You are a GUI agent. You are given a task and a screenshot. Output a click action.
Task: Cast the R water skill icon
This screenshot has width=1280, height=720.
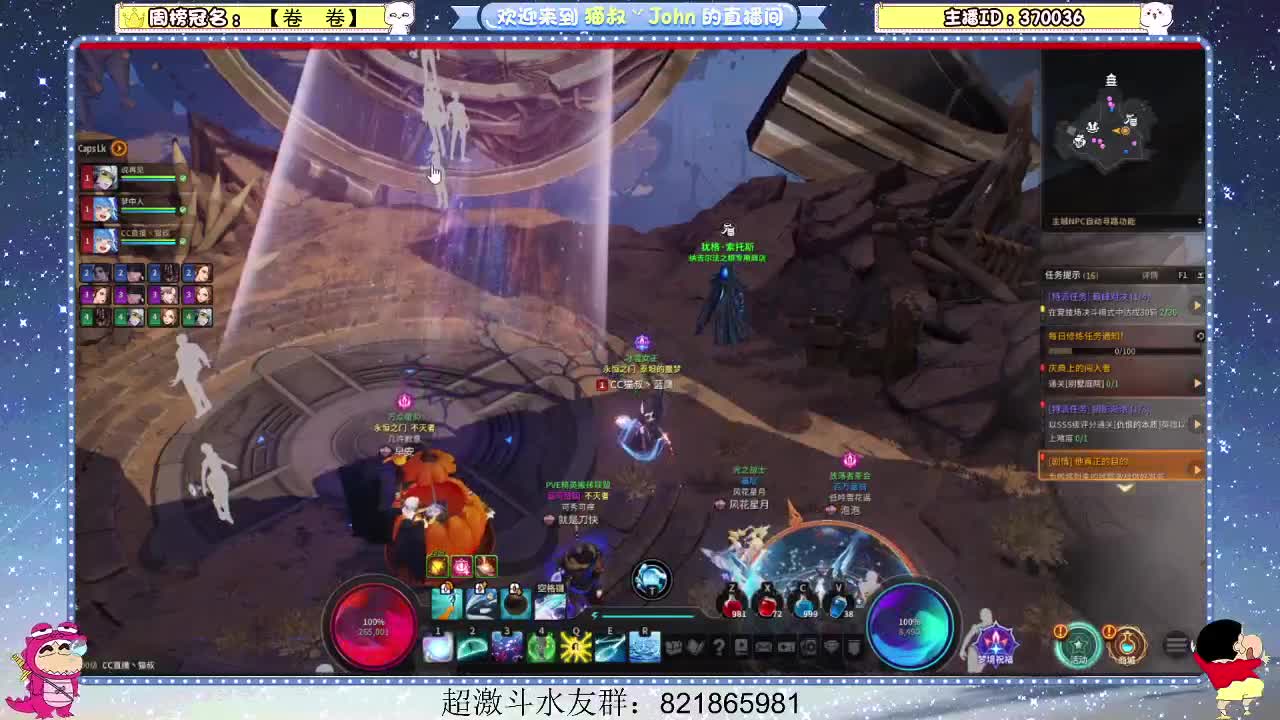tap(645, 647)
